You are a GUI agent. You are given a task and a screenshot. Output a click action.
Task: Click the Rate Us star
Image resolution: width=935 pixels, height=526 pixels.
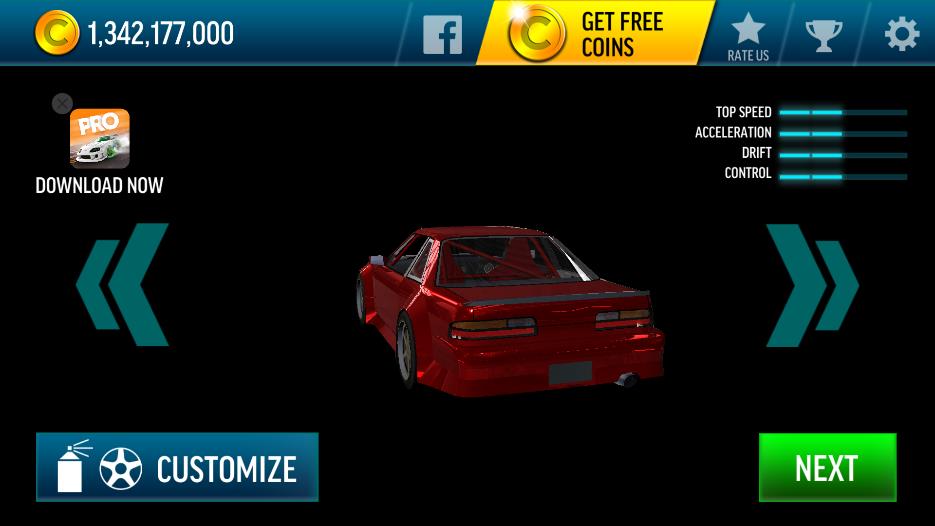(748, 36)
